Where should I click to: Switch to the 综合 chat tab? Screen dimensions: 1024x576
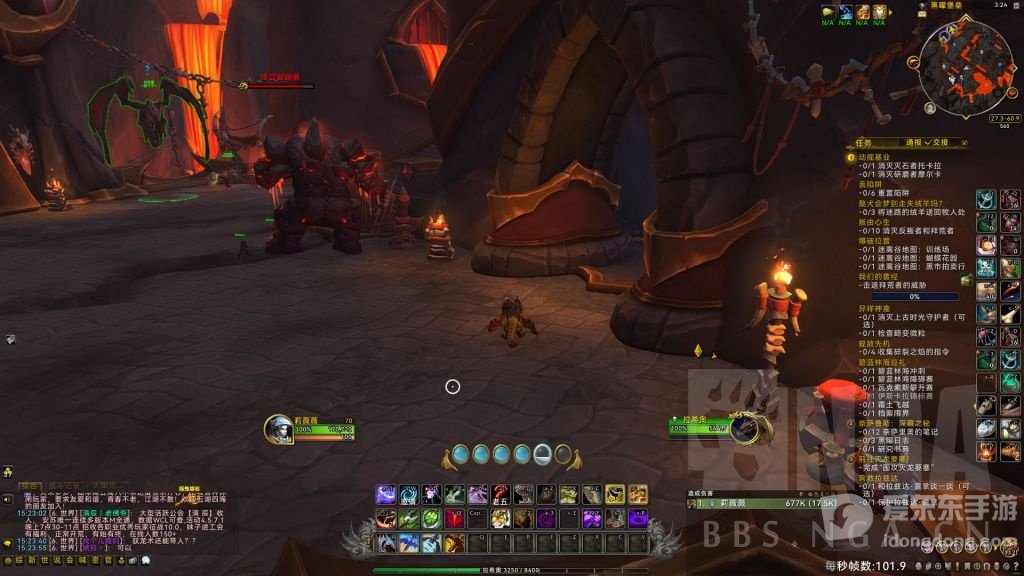31,486
